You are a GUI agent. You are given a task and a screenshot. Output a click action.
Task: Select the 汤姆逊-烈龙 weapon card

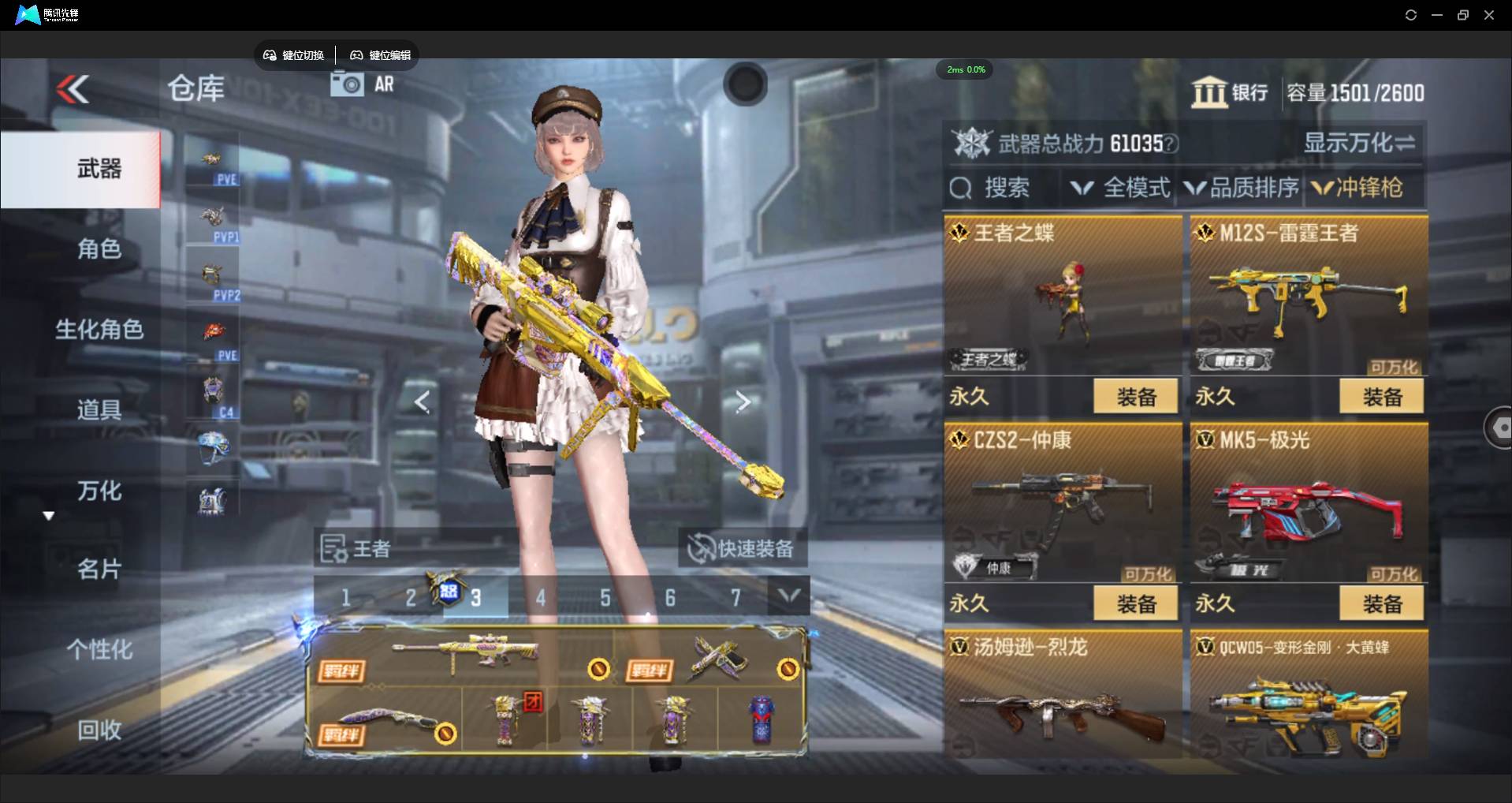click(x=1062, y=694)
